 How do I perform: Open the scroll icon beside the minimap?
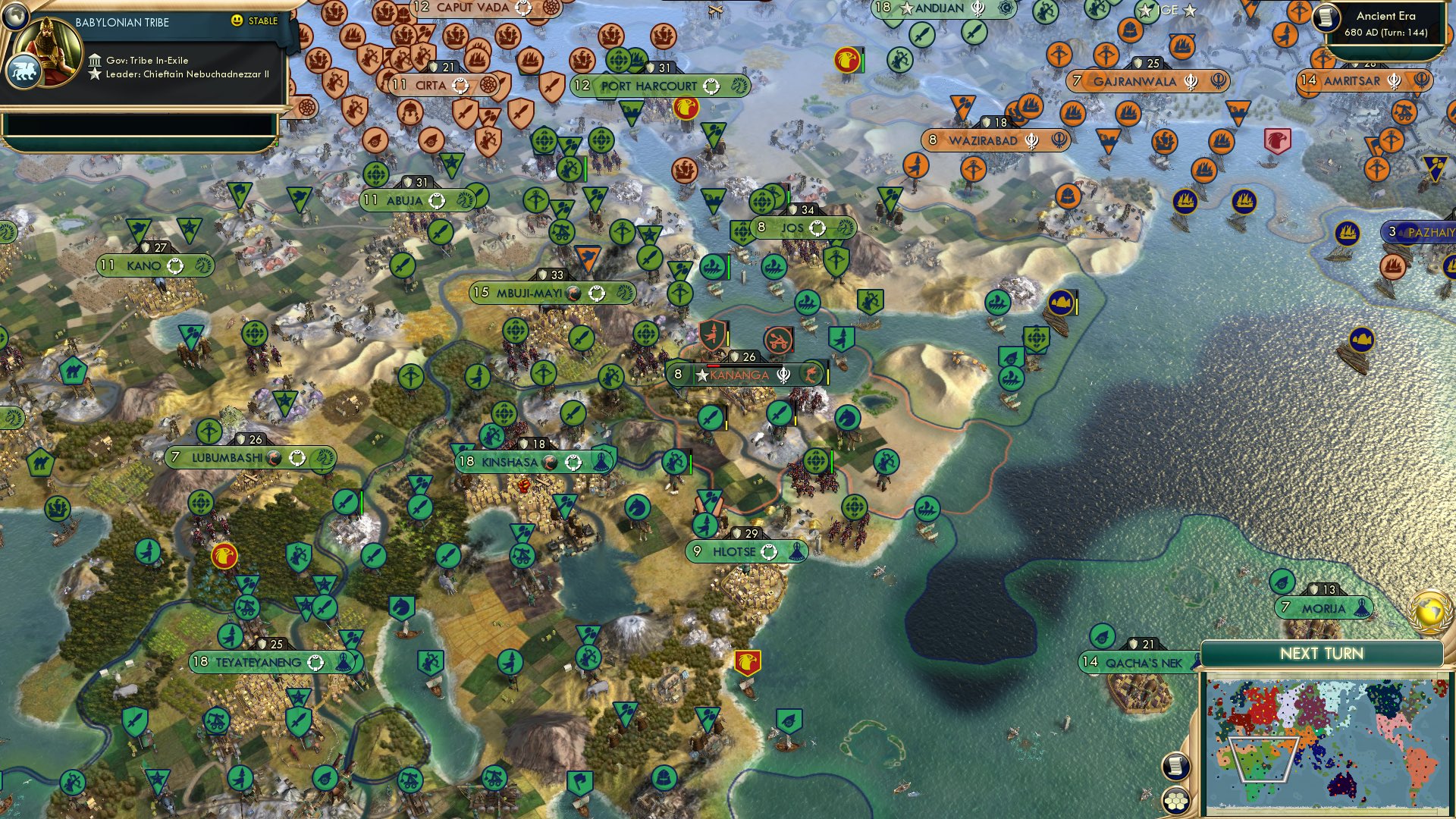point(1176,766)
